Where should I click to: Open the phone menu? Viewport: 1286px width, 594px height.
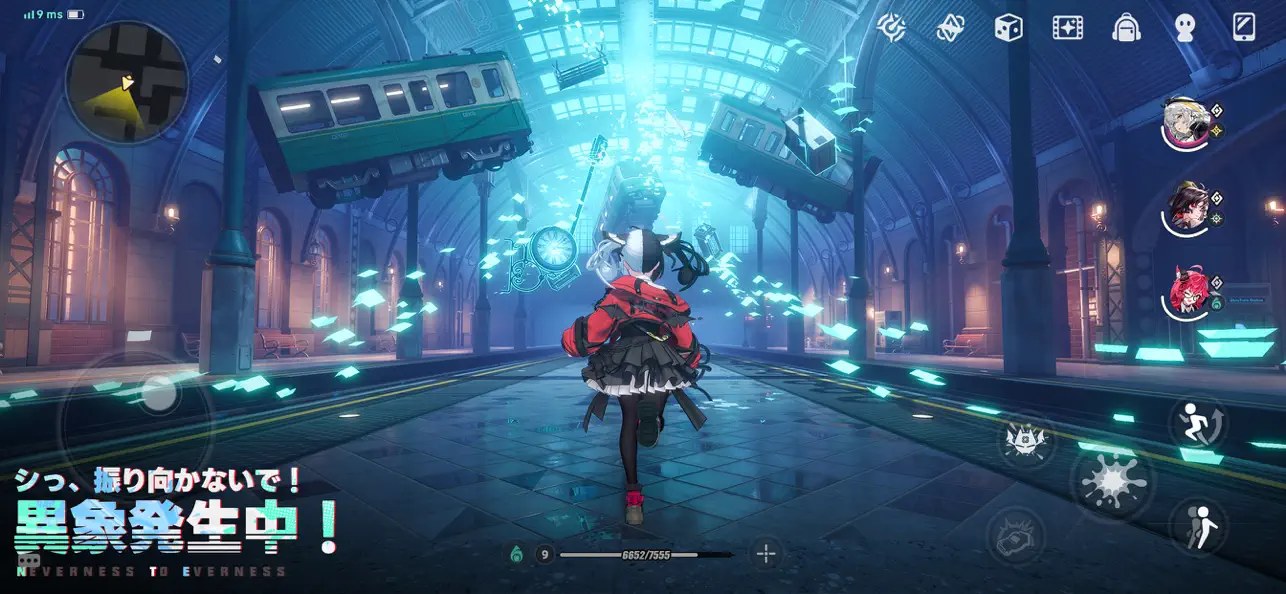tap(1244, 27)
